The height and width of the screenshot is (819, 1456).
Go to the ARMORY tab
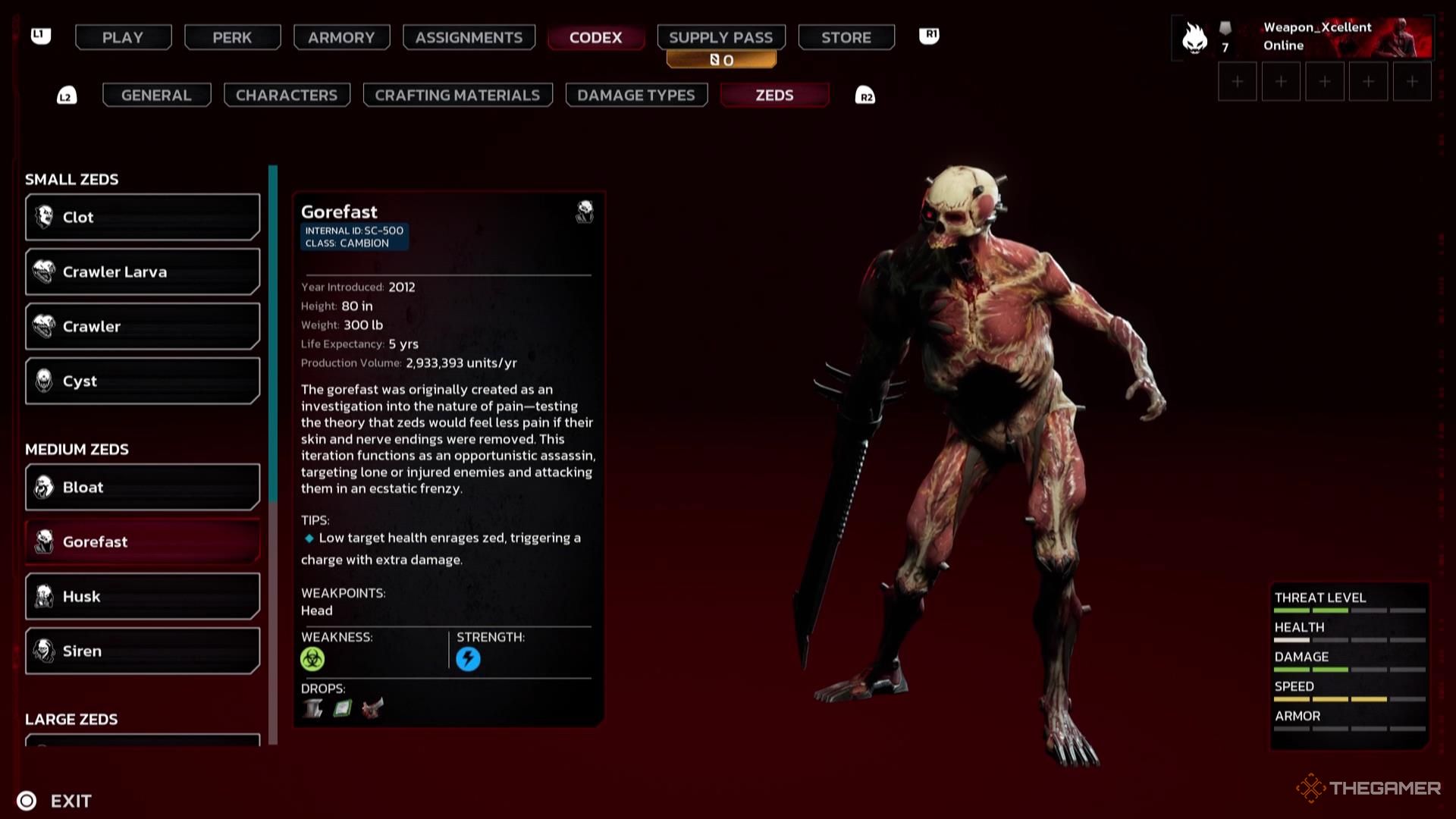341,37
